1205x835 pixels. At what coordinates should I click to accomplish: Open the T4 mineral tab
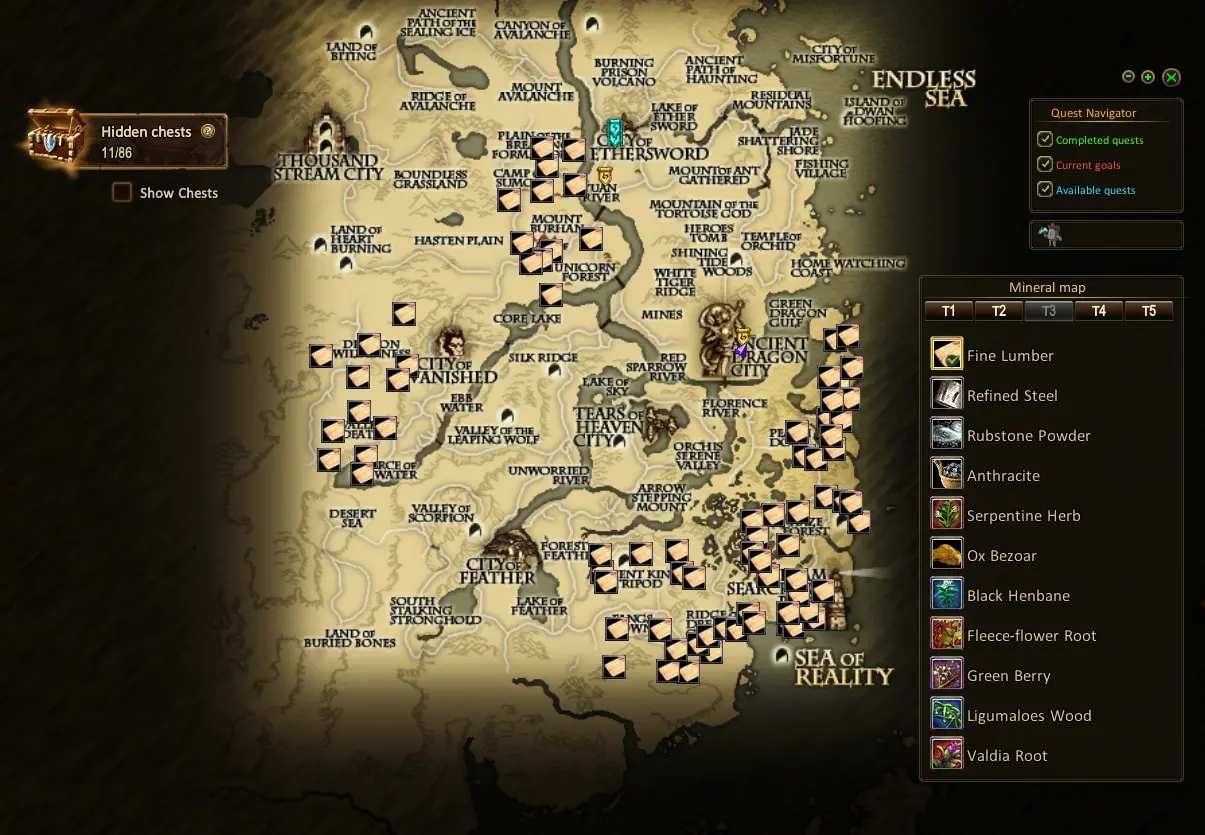coord(1098,311)
